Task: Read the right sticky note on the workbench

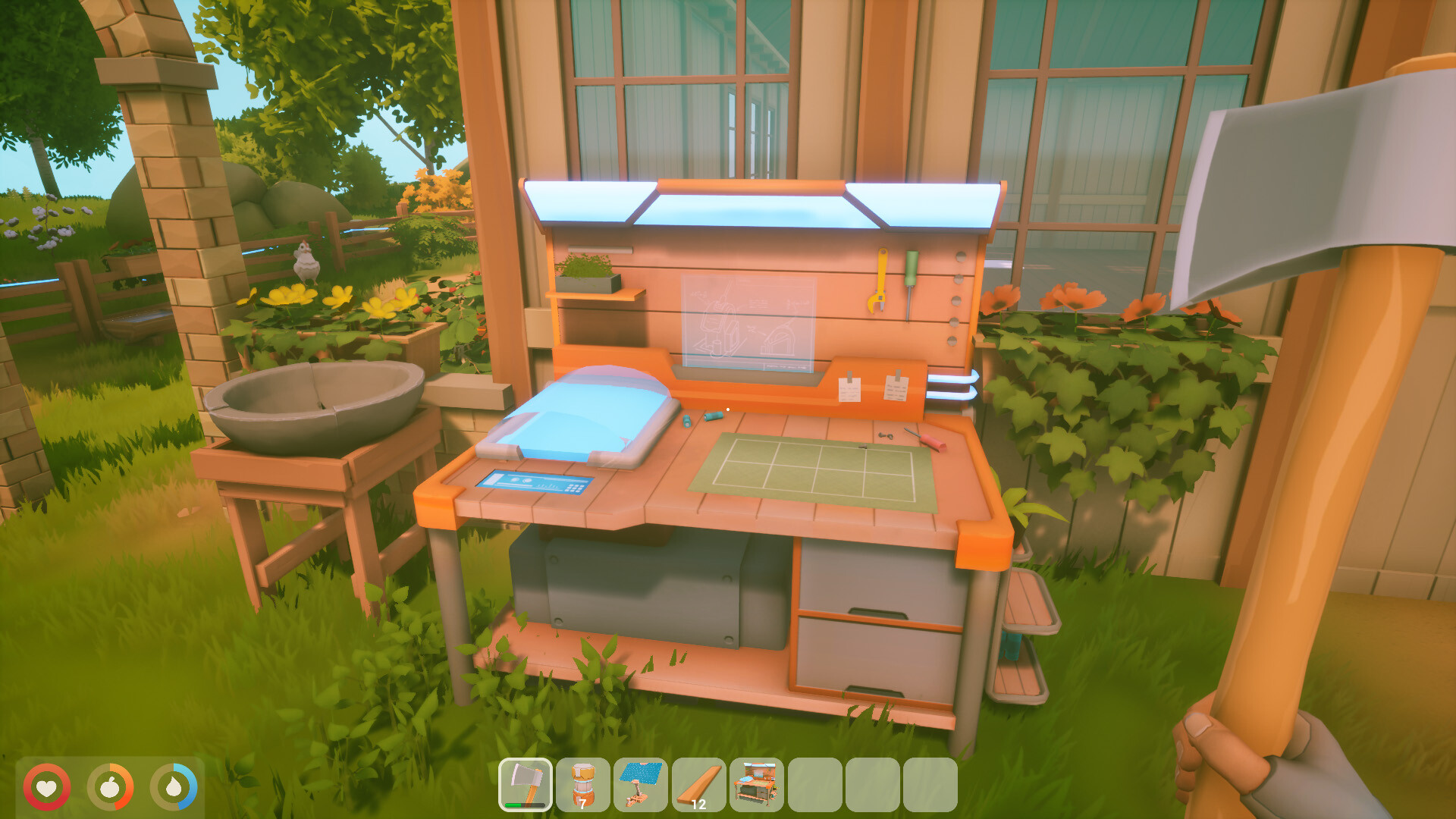Action: 895,388
